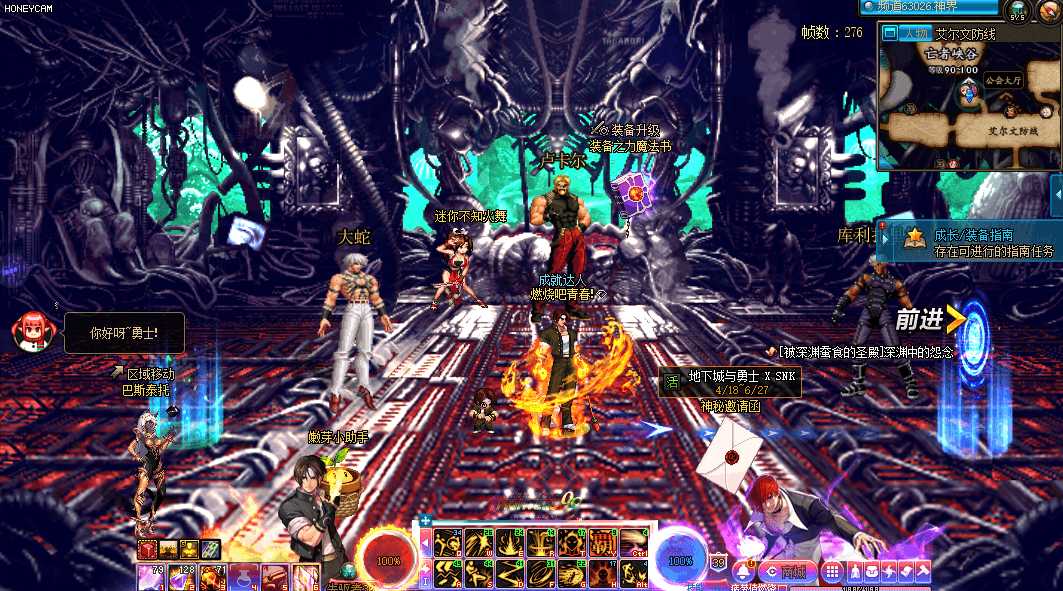Click the red-haired girl chat avatar
This screenshot has width=1063, height=591.
tap(30, 330)
